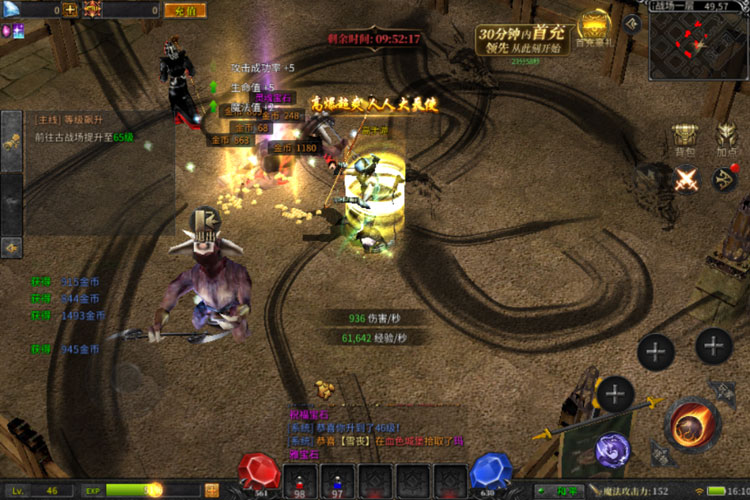The image size is (750, 500).
Task: Tap the orange 充值 recharge button
Action: tap(183, 10)
